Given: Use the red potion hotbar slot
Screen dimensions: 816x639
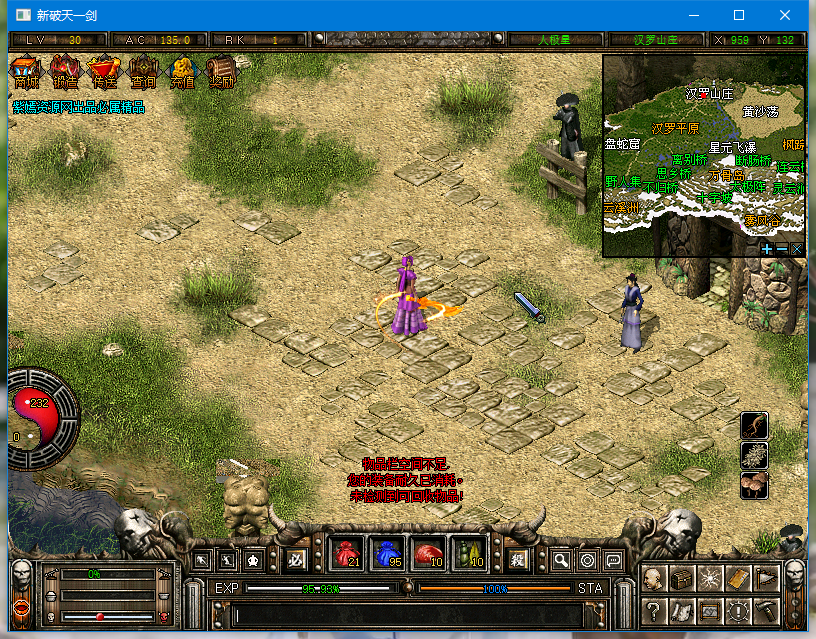Looking at the screenshot, I should pos(348,554).
